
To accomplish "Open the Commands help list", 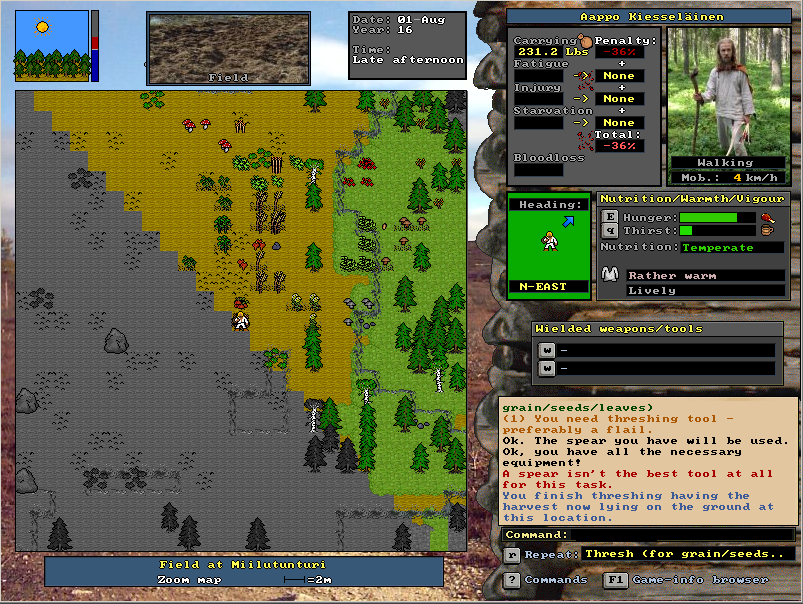I will tap(512, 580).
